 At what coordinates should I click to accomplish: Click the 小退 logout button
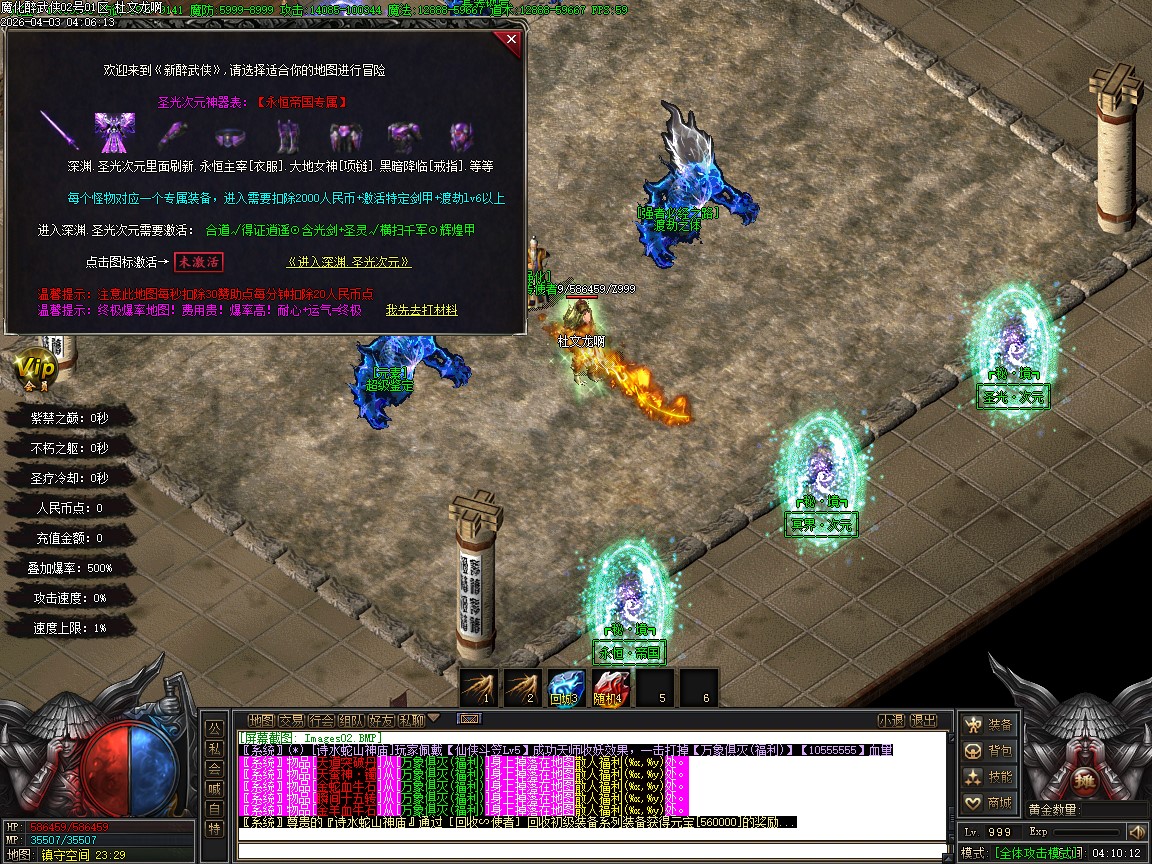[890, 720]
